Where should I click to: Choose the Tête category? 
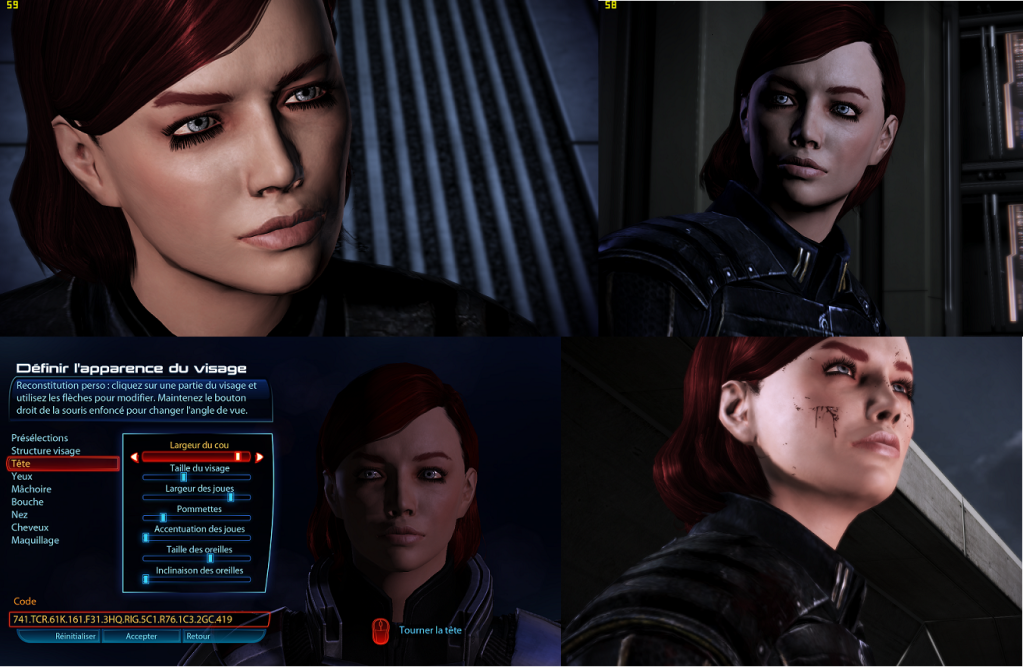[24, 464]
